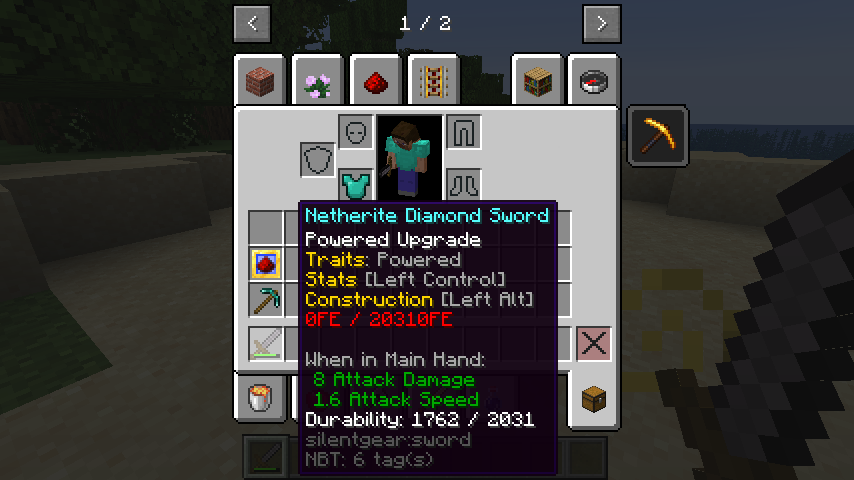
Task: Select the empty helmet armor slot
Action: (x=355, y=131)
